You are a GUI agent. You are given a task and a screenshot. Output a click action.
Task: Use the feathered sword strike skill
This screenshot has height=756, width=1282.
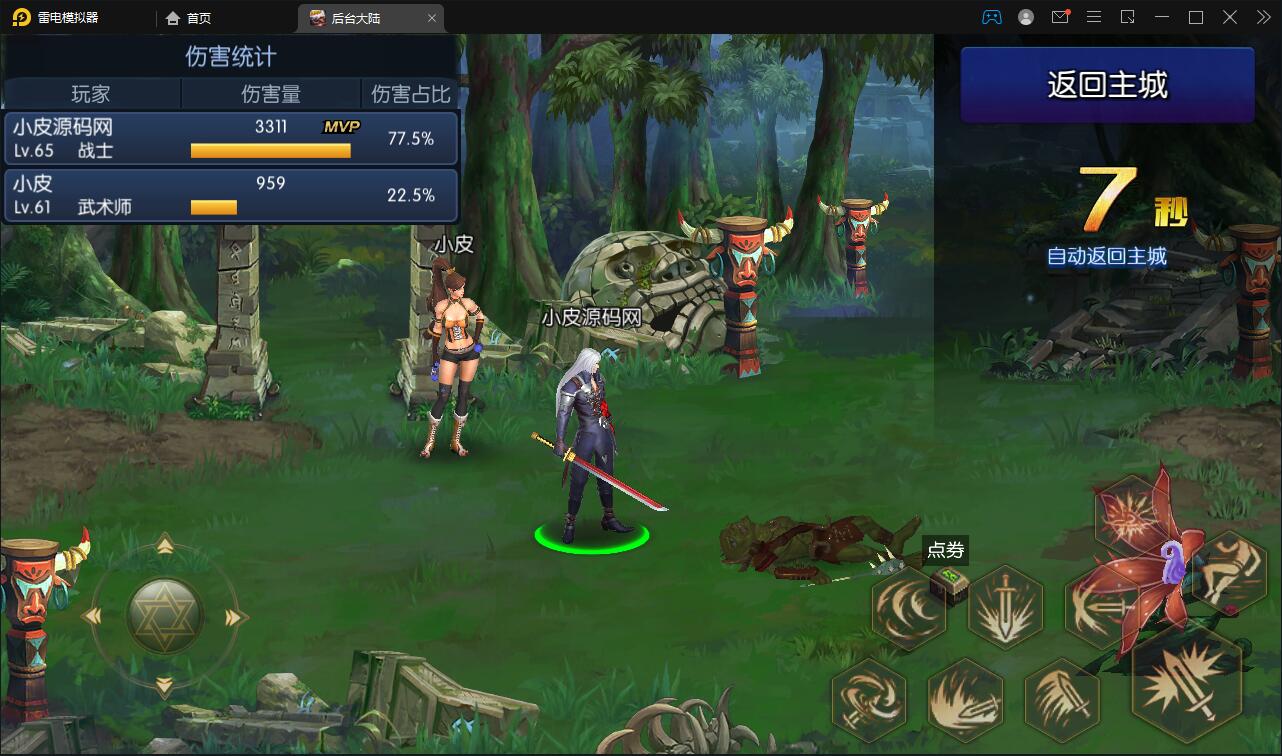point(1061,695)
